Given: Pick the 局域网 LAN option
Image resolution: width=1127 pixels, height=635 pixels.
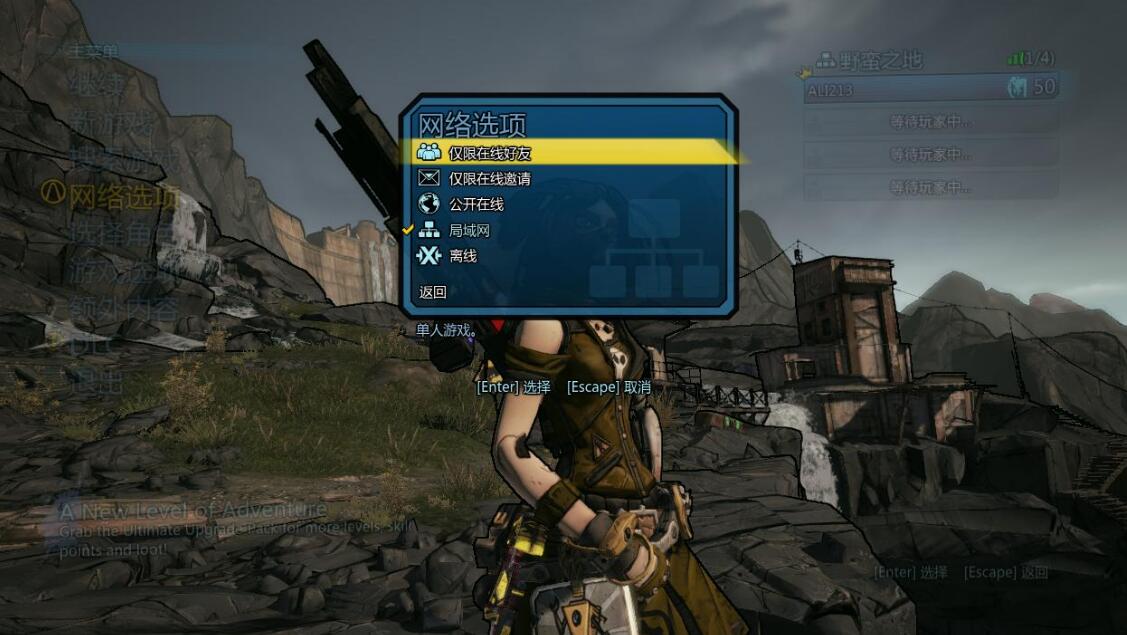Looking at the screenshot, I should point(468,230).
